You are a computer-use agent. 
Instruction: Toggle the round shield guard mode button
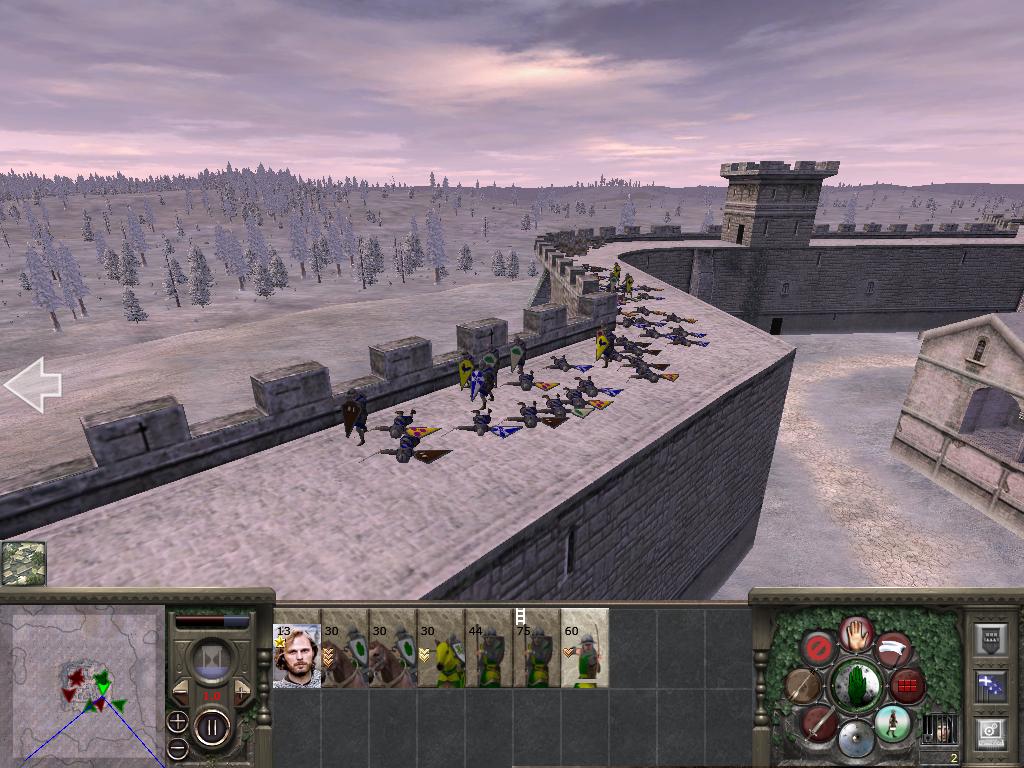(855, 739)
